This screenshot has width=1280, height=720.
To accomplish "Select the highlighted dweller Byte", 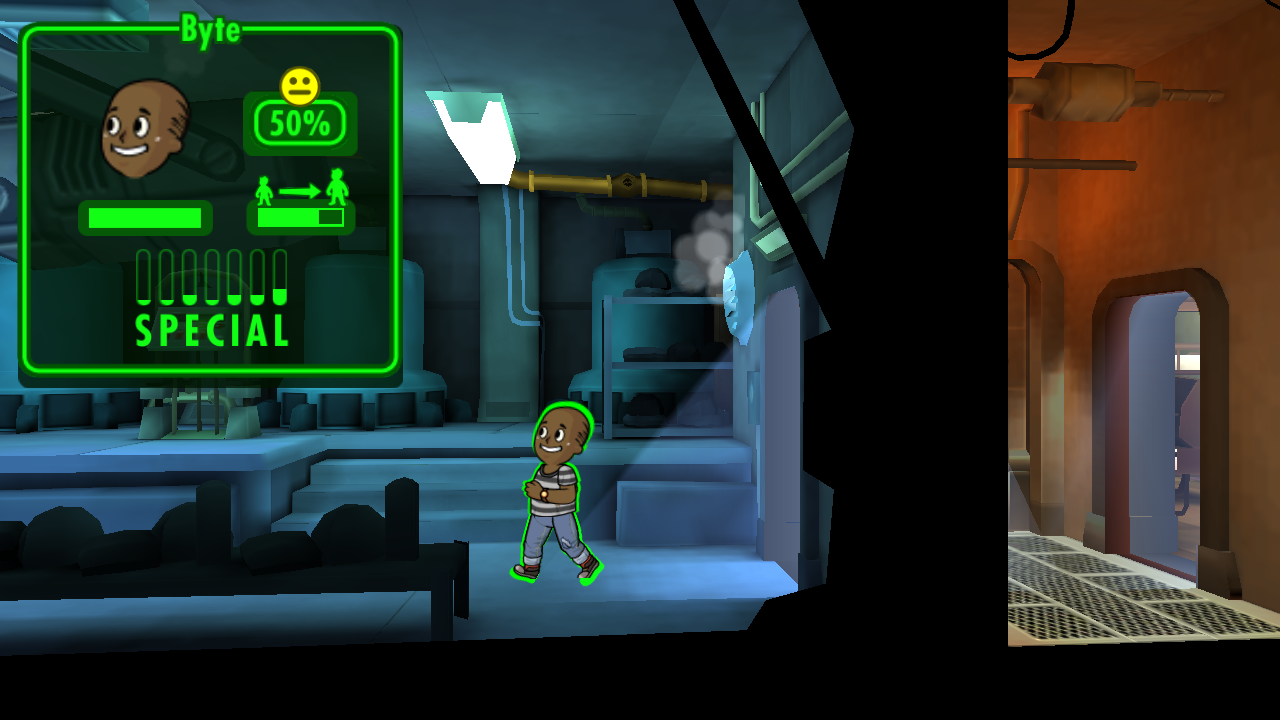I will point(556,492).
